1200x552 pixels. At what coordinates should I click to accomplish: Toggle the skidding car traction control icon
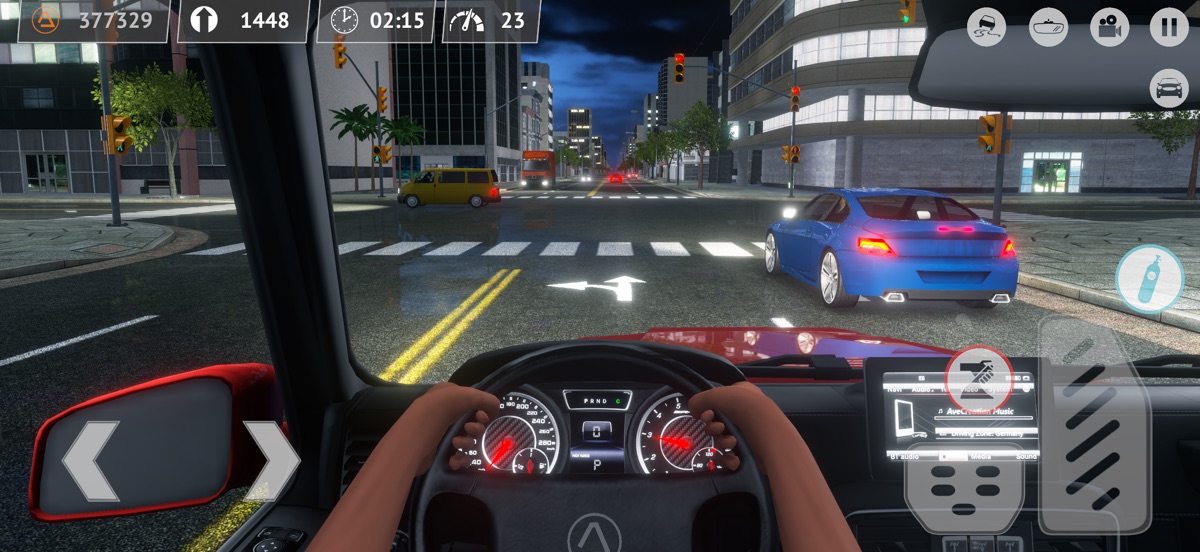click(x=987, y=26)
